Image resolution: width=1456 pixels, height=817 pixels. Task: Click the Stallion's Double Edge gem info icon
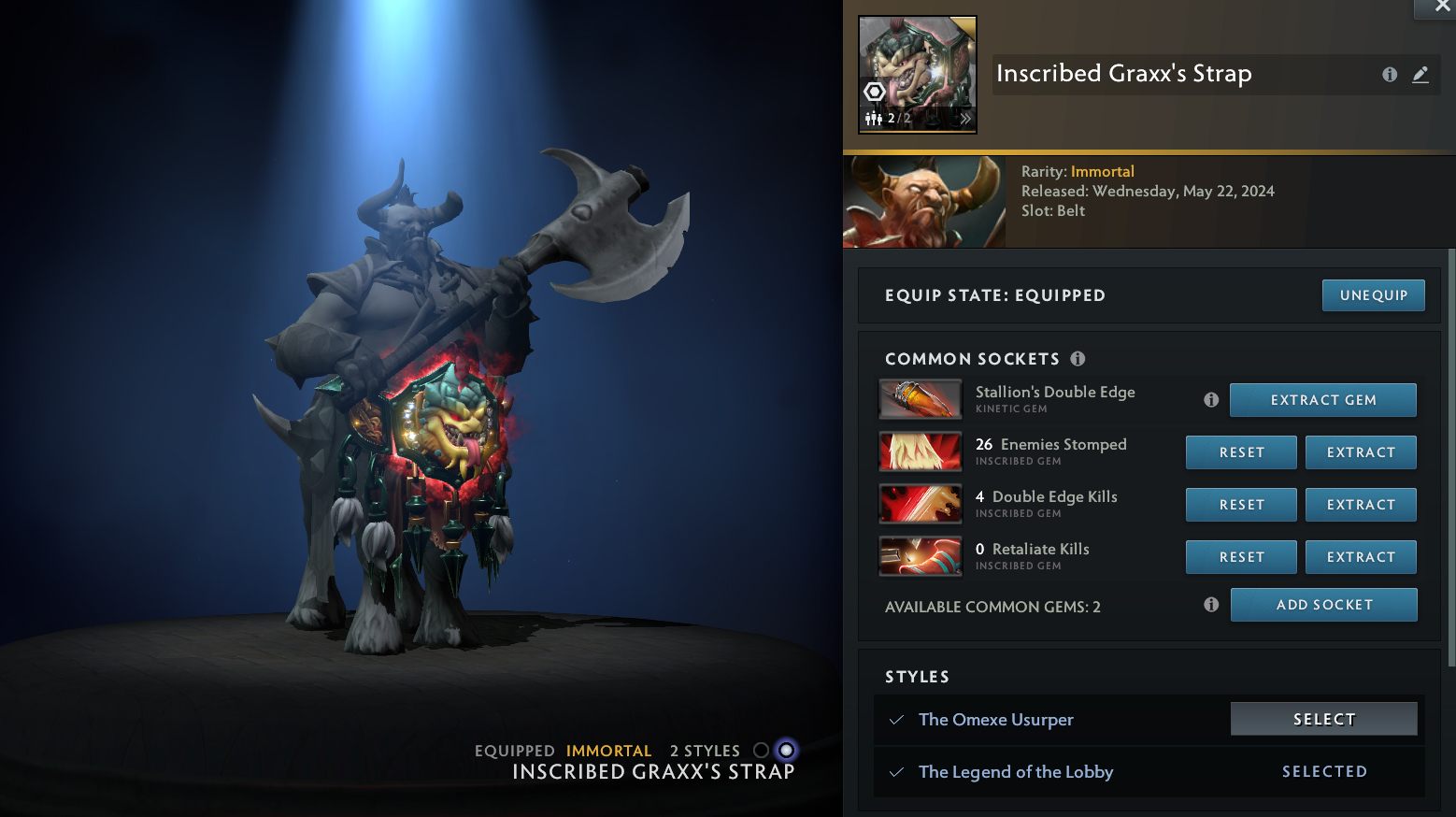[x=1211, y=400]
